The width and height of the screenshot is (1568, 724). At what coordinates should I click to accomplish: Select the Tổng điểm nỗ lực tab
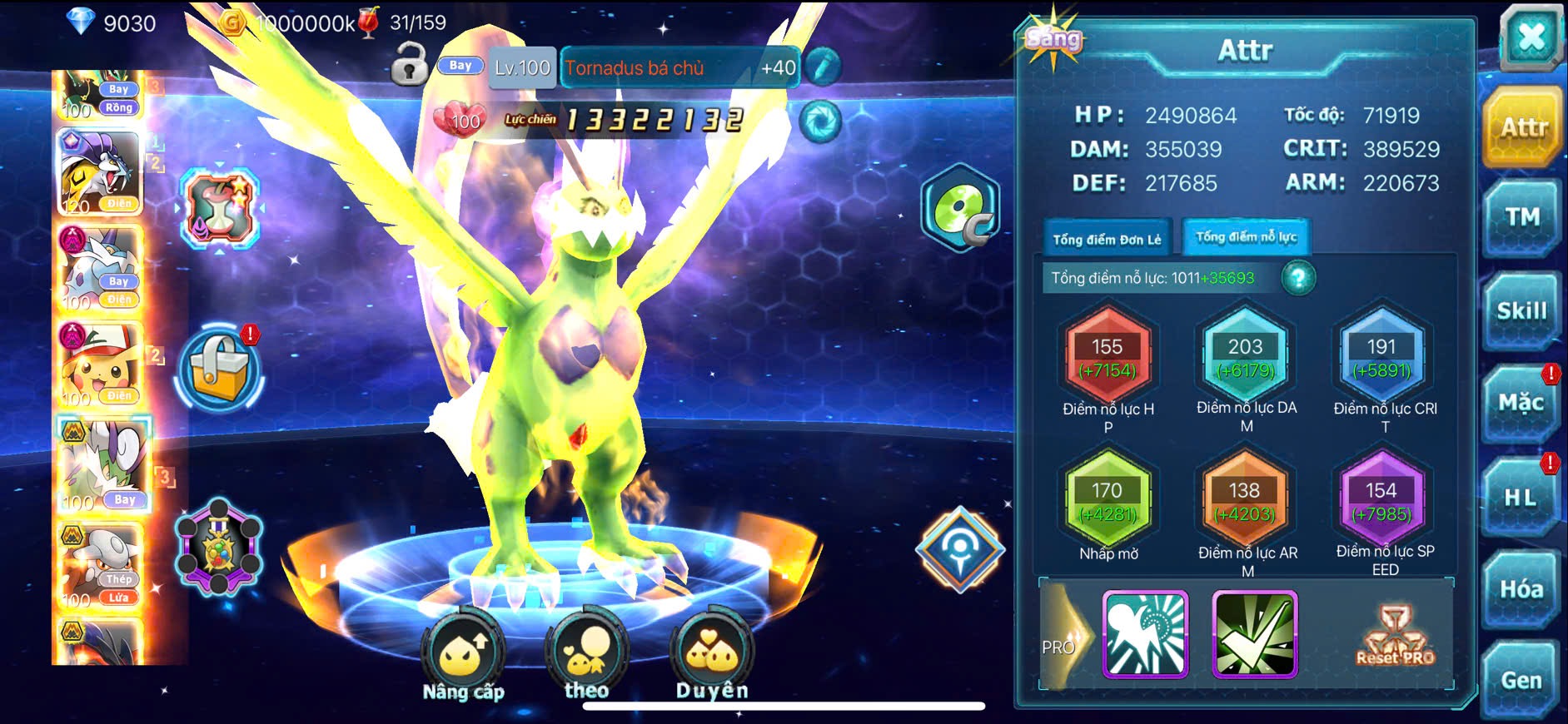[x=1246, y=237]
